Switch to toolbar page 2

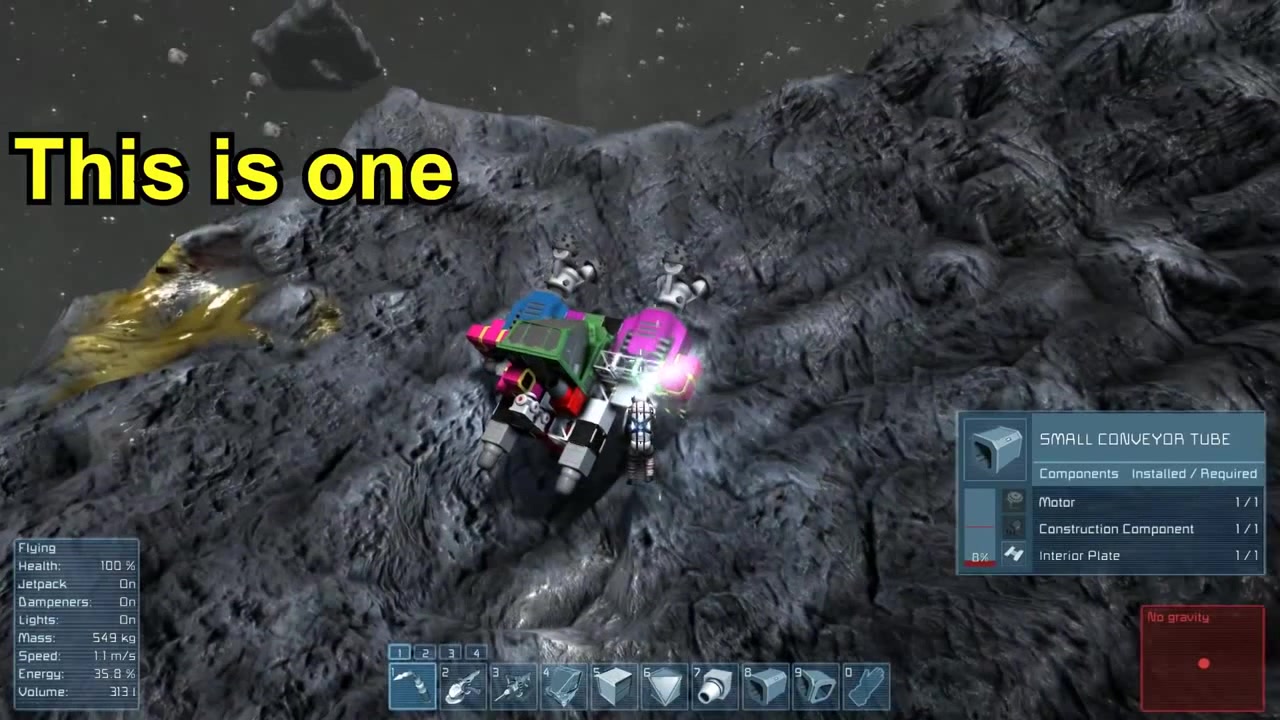(425, 653)
